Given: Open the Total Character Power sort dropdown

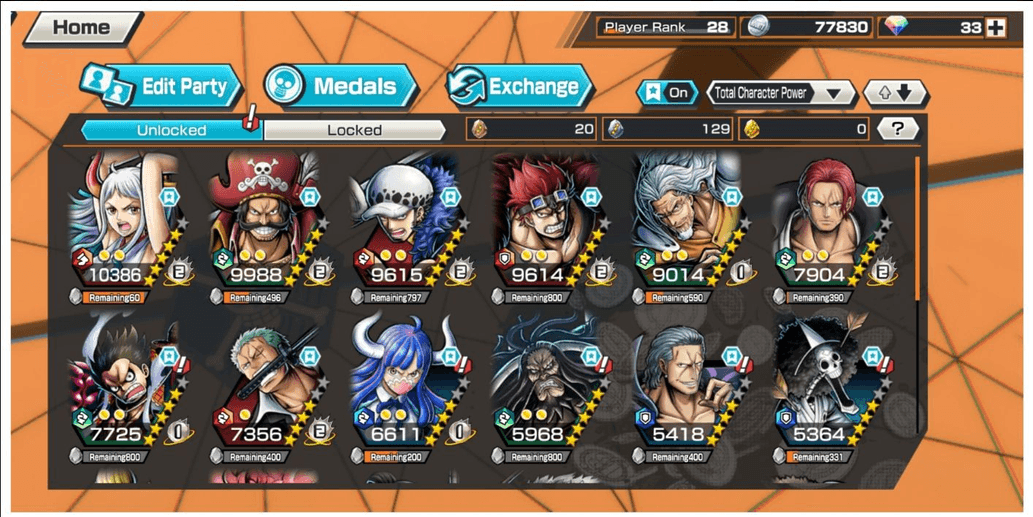Looking at the screenshot, I should 781,93.
